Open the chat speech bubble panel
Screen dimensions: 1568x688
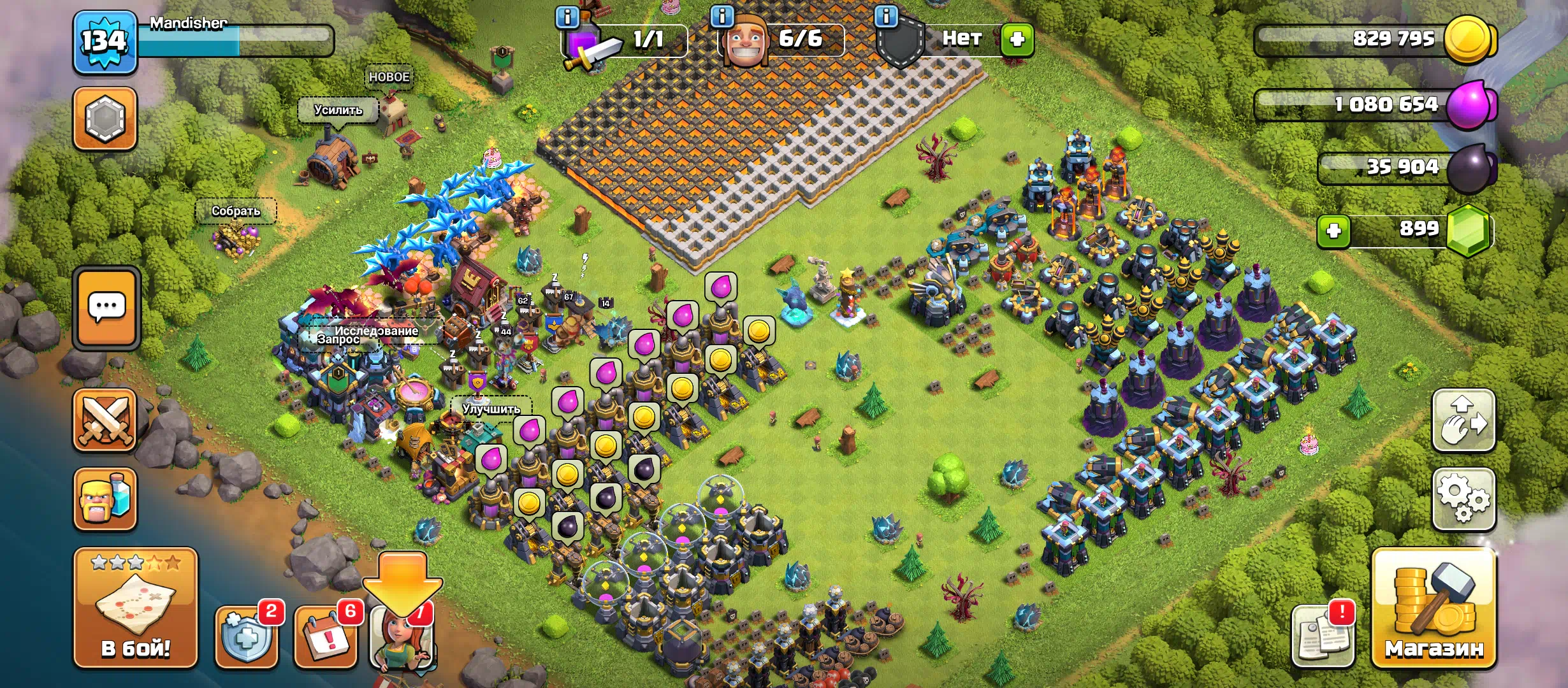click(106, 308)
